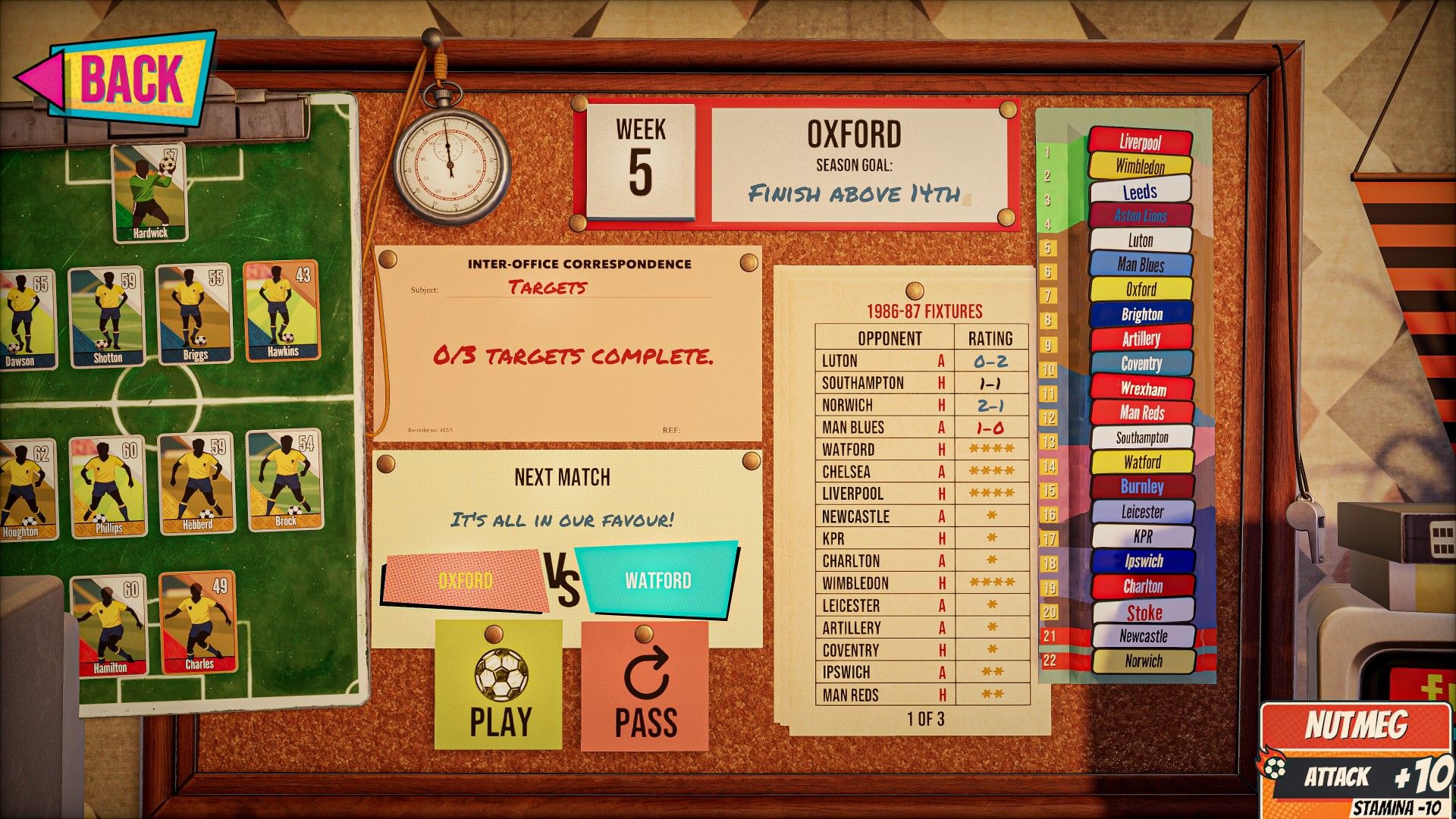Skip the match with the PASS note

pos(645,689)
